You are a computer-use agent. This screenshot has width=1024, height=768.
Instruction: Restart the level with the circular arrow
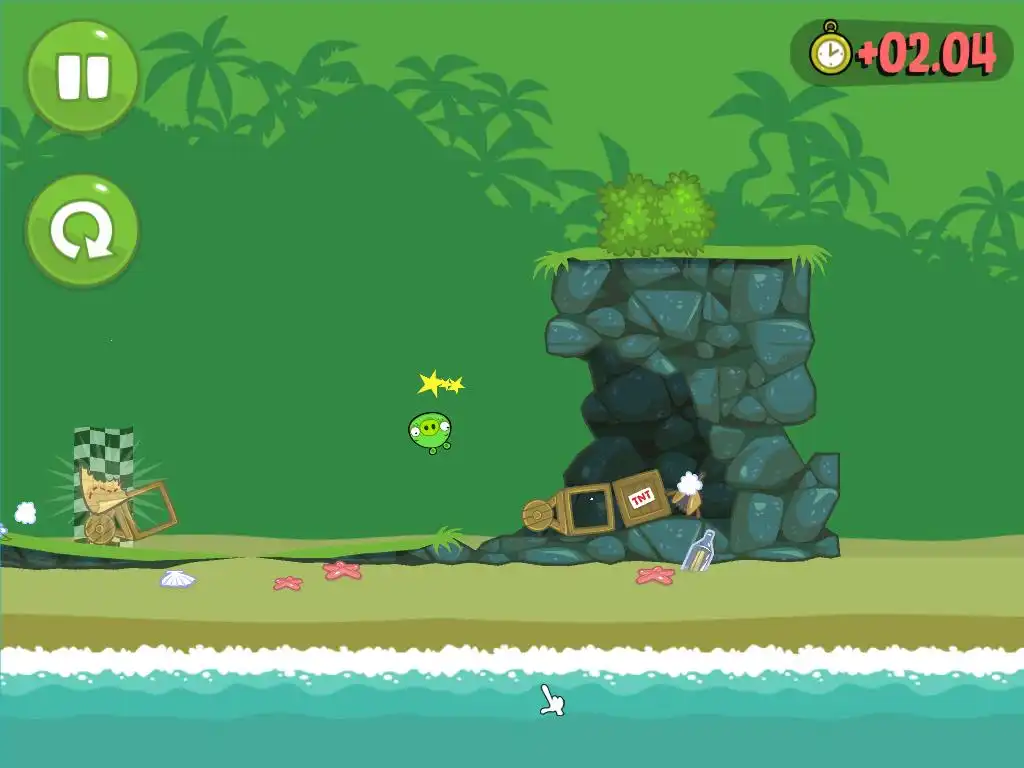pos(82,231)
